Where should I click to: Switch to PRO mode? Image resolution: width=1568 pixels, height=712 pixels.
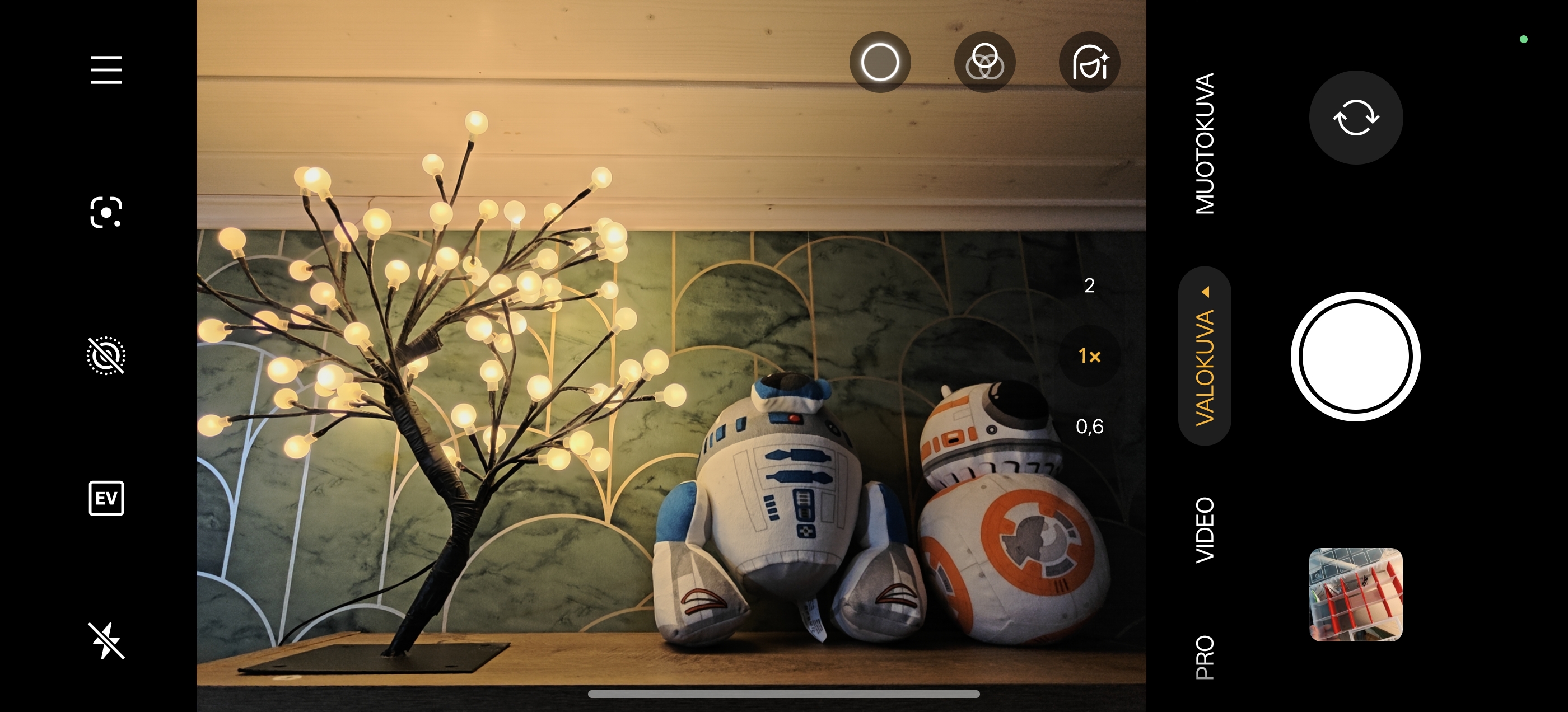(1205, 657)
